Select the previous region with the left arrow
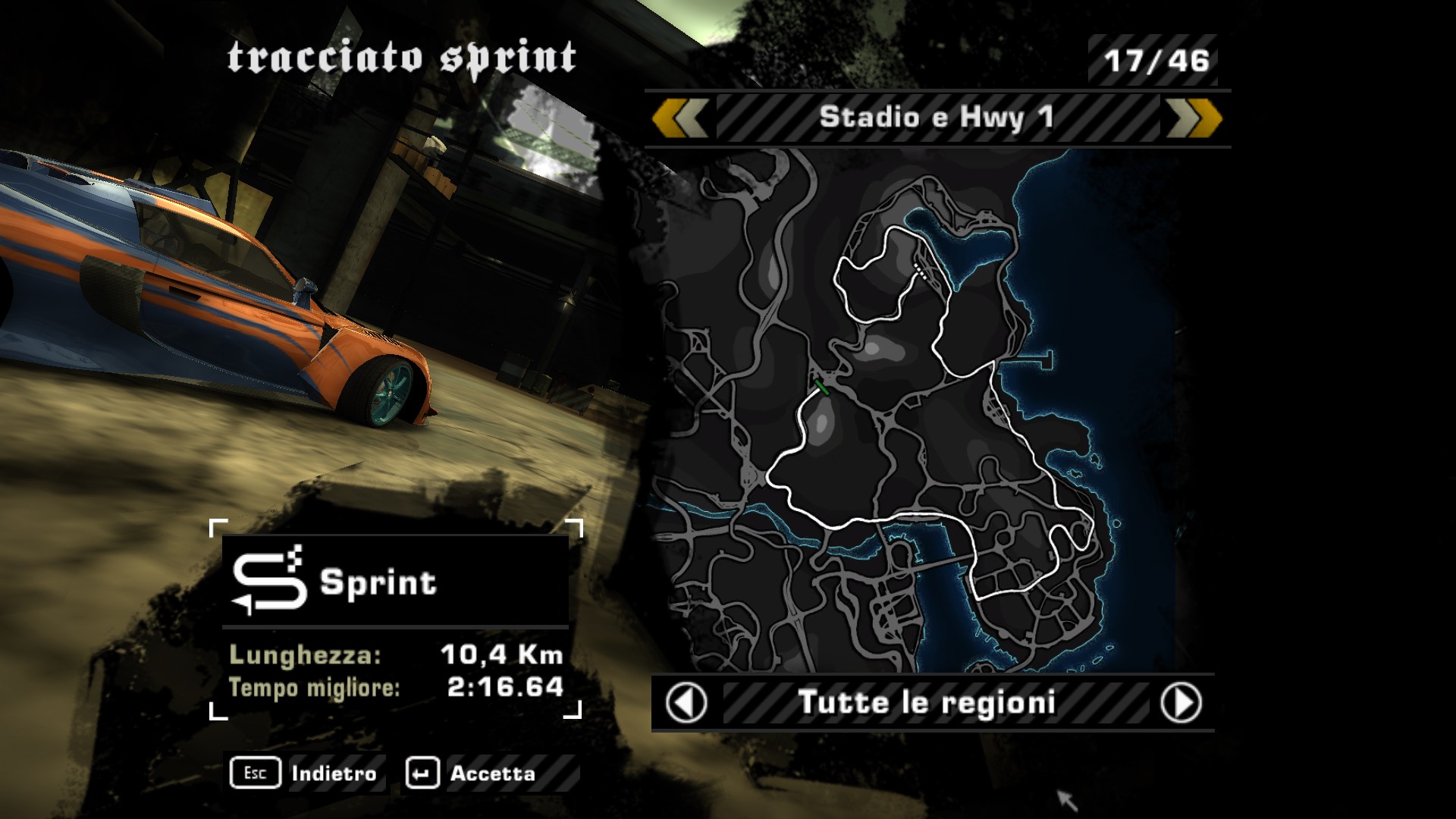 pos(686,703)
